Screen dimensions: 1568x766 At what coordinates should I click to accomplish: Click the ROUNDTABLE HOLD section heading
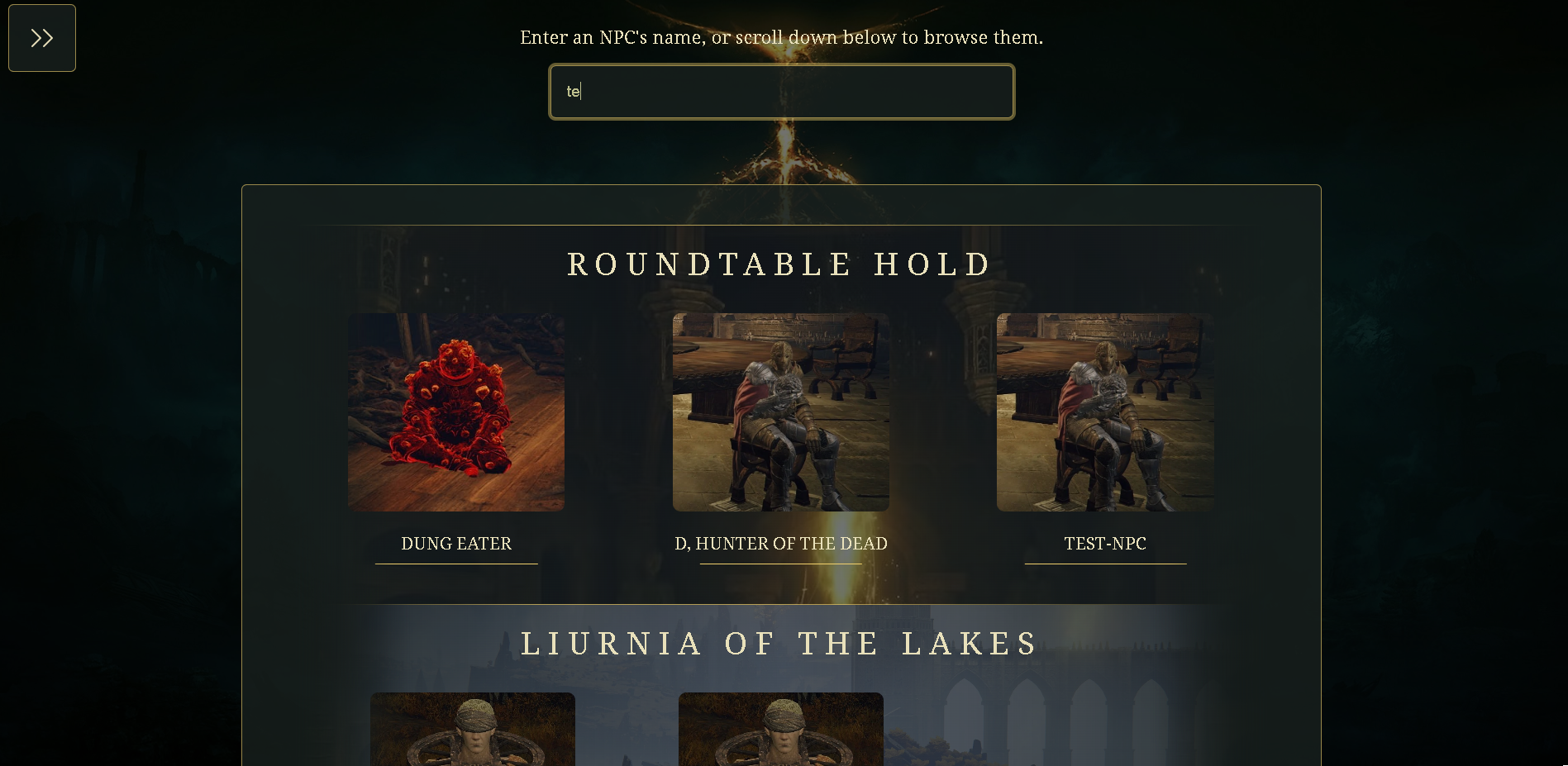(x=778, y=264)
